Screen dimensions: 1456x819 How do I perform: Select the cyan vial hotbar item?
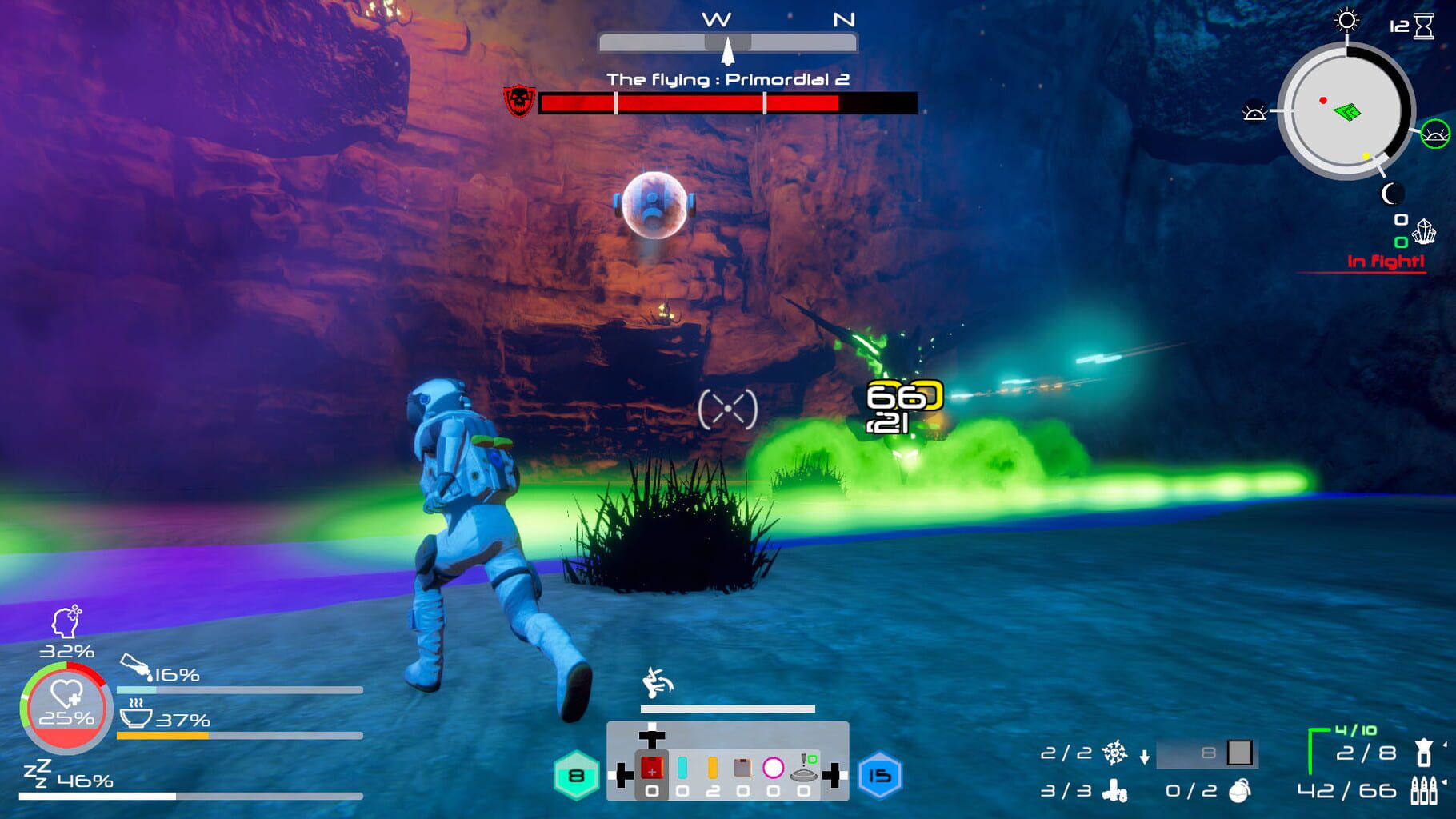pyautogui.click(x=682, y=768)
